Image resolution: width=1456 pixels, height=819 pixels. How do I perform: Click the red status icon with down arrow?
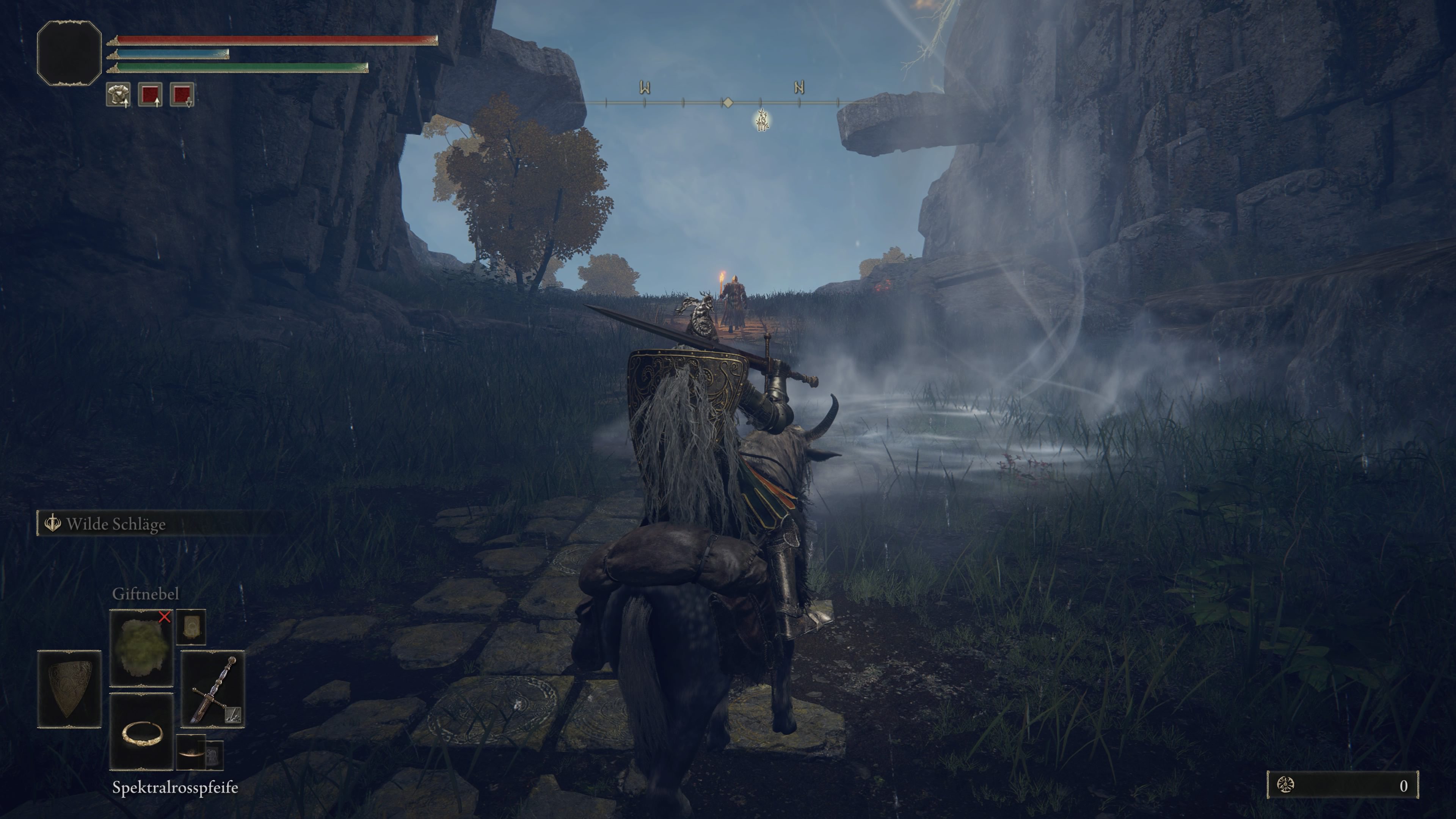point(182,94)
